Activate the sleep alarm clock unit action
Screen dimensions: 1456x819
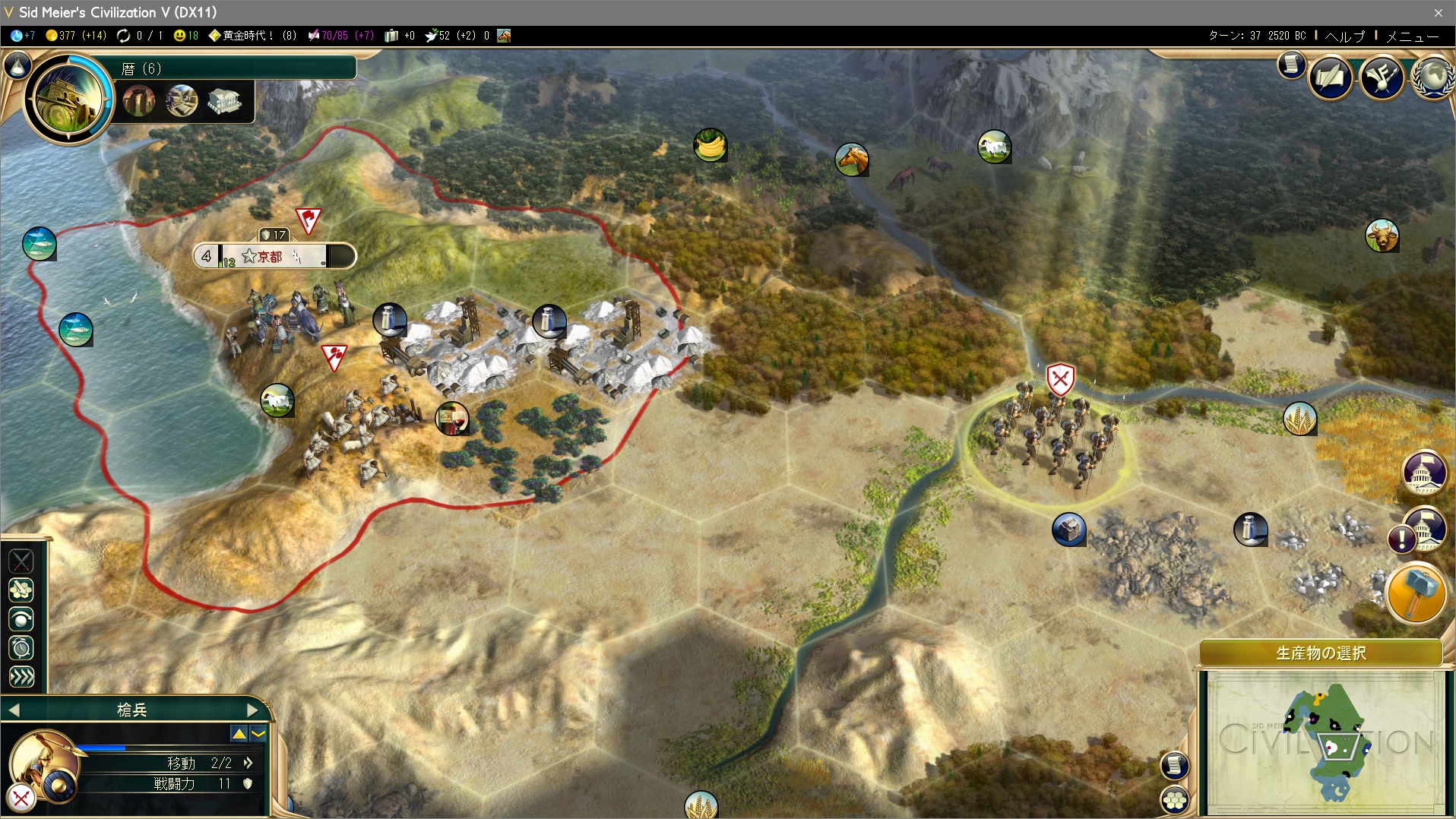(21, 648)
